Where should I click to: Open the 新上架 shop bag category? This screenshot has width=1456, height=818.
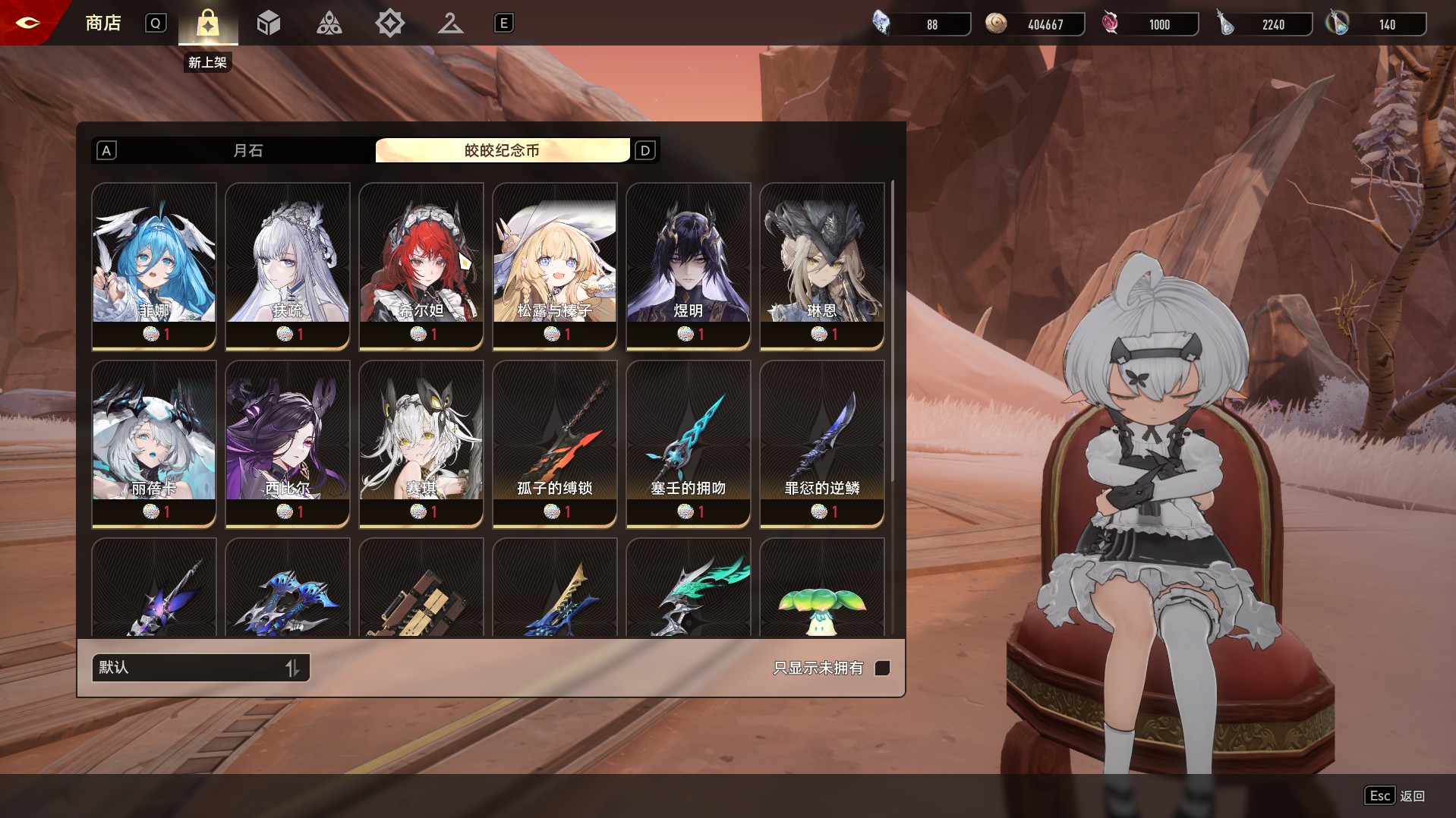coord(207,24)
